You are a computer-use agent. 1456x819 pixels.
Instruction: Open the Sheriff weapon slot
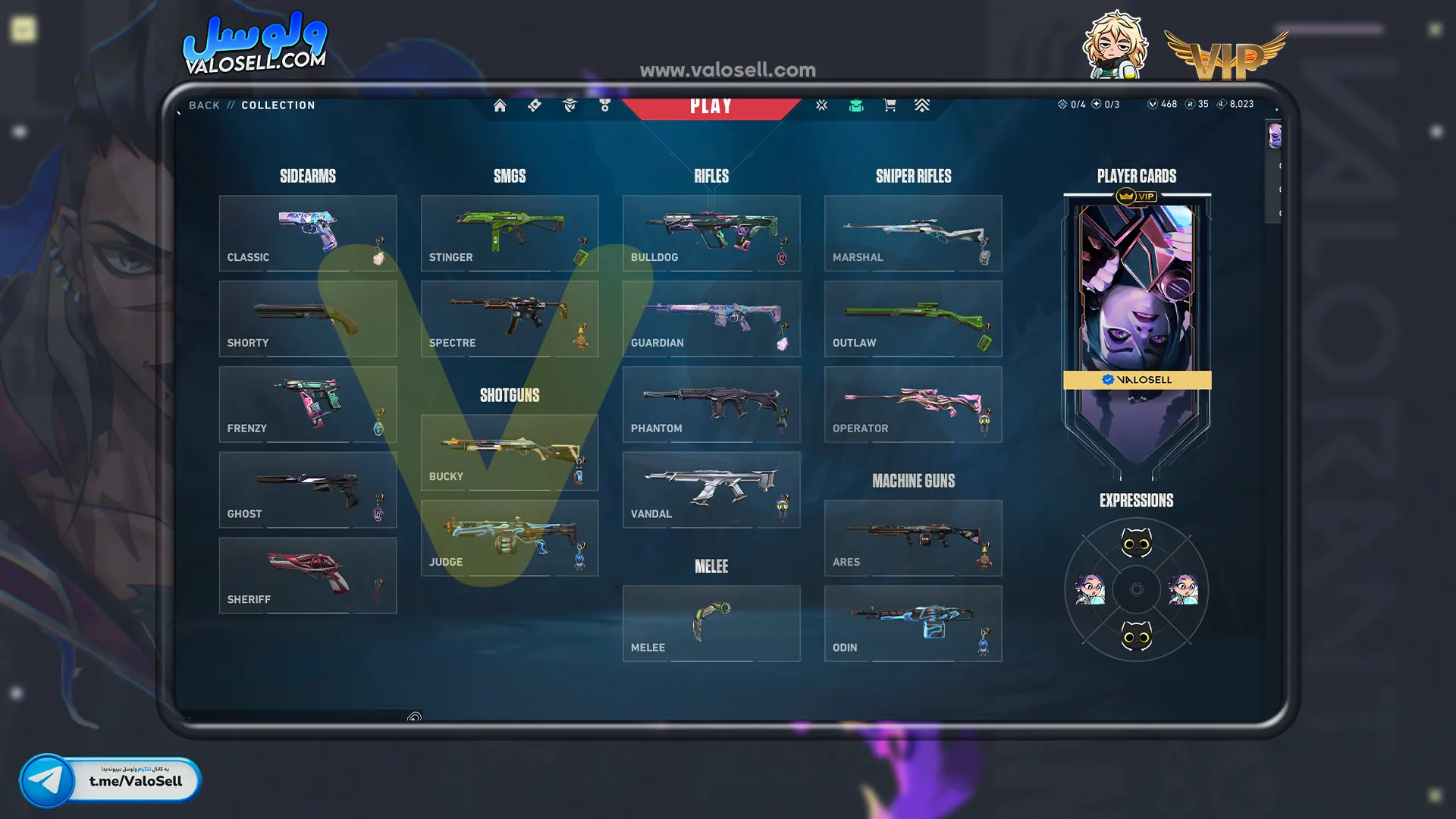(307, 576)
